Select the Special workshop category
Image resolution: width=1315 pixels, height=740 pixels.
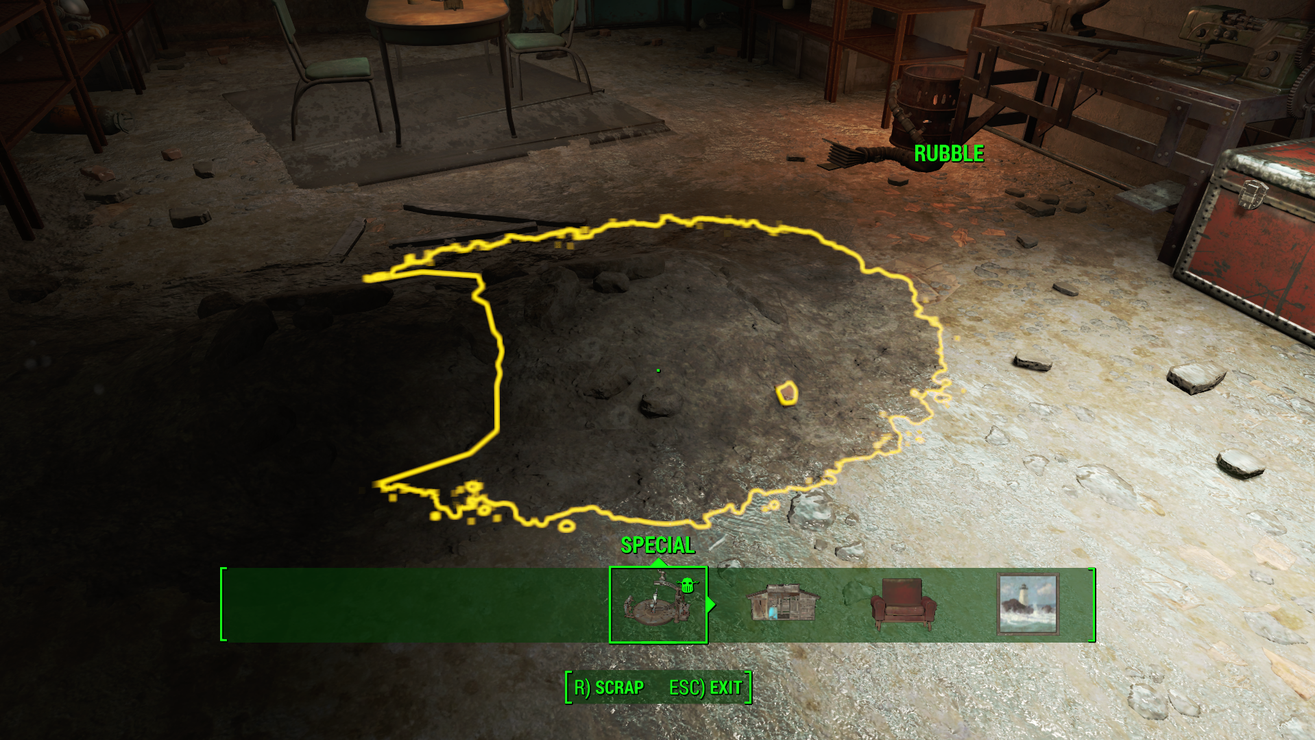(x=658, y=605)
